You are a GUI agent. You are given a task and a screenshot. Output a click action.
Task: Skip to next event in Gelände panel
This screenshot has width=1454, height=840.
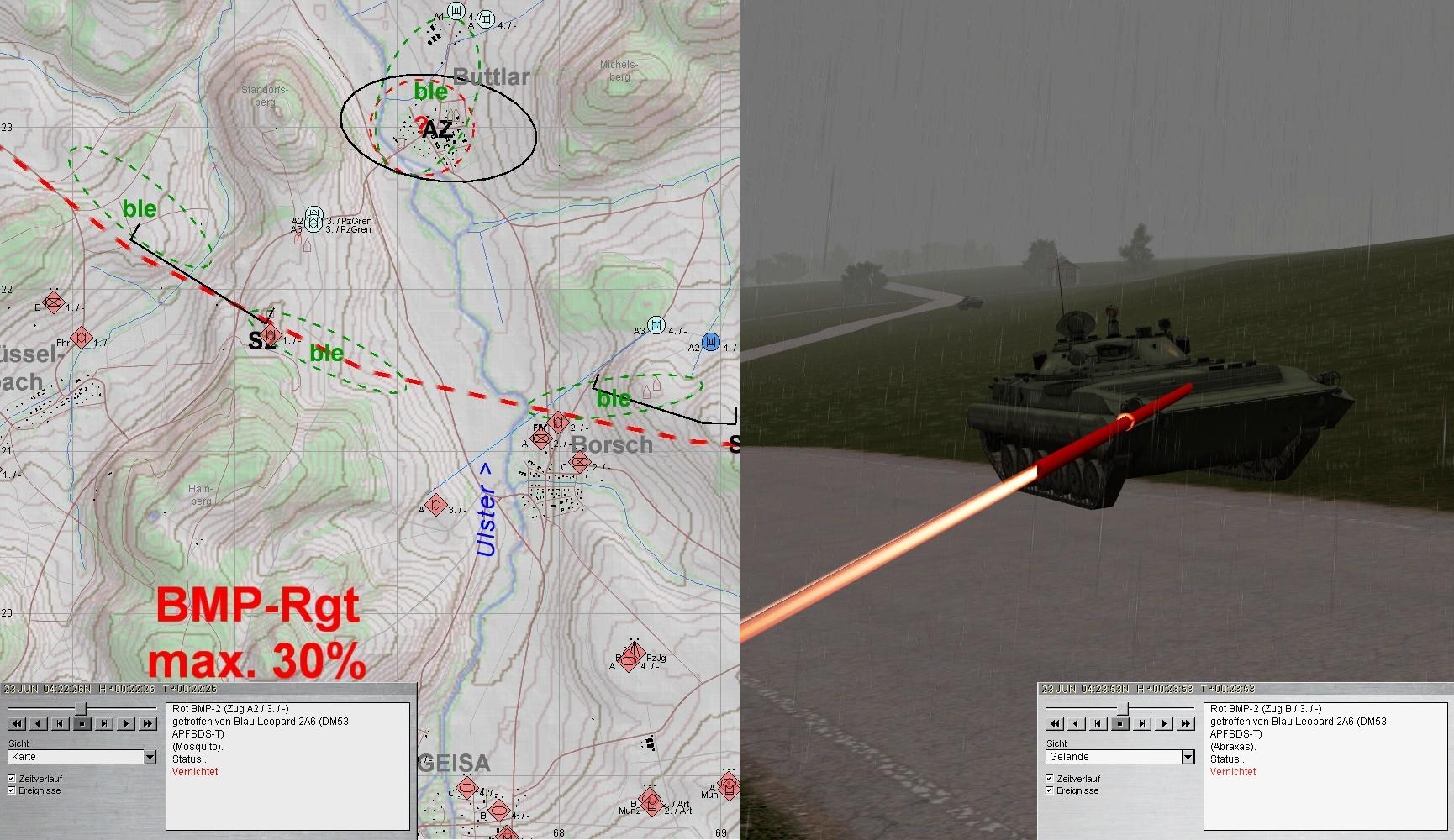[x=1142, y=723]
